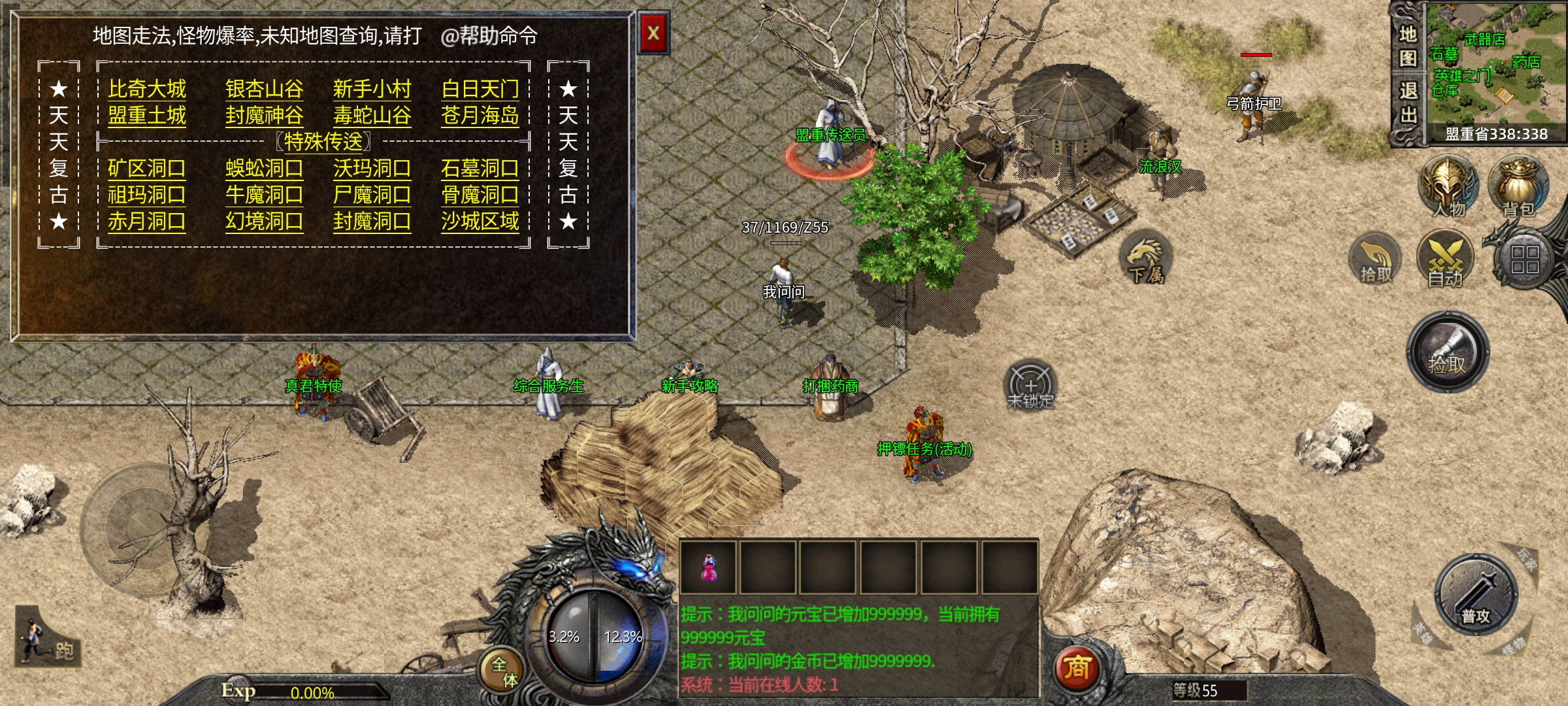Teleport to 矿区洞口
The image size is (1568, 706).
pos(146,169)
